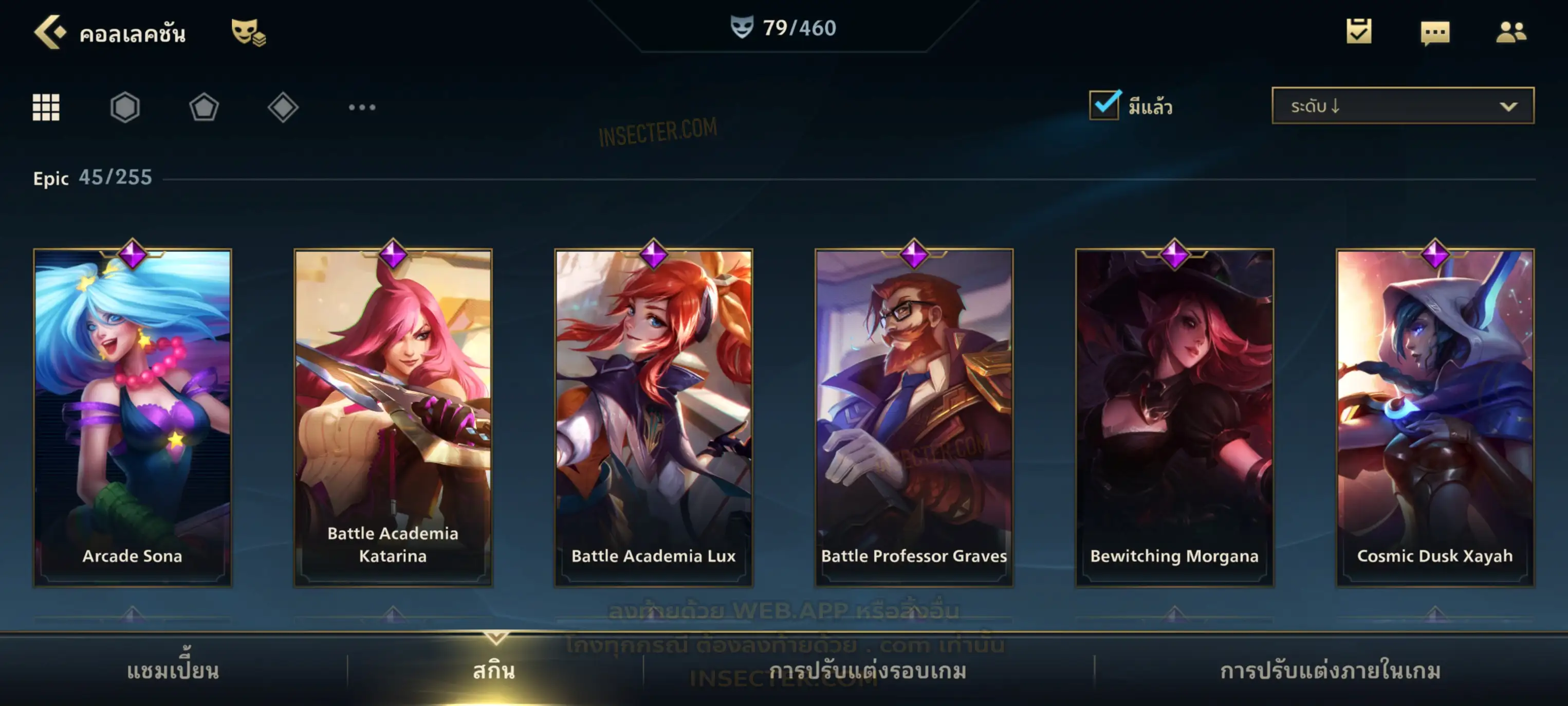Viewport: 1568px width, 706px height.
Task: Open the friends list icon
Action: [1511, 32]
